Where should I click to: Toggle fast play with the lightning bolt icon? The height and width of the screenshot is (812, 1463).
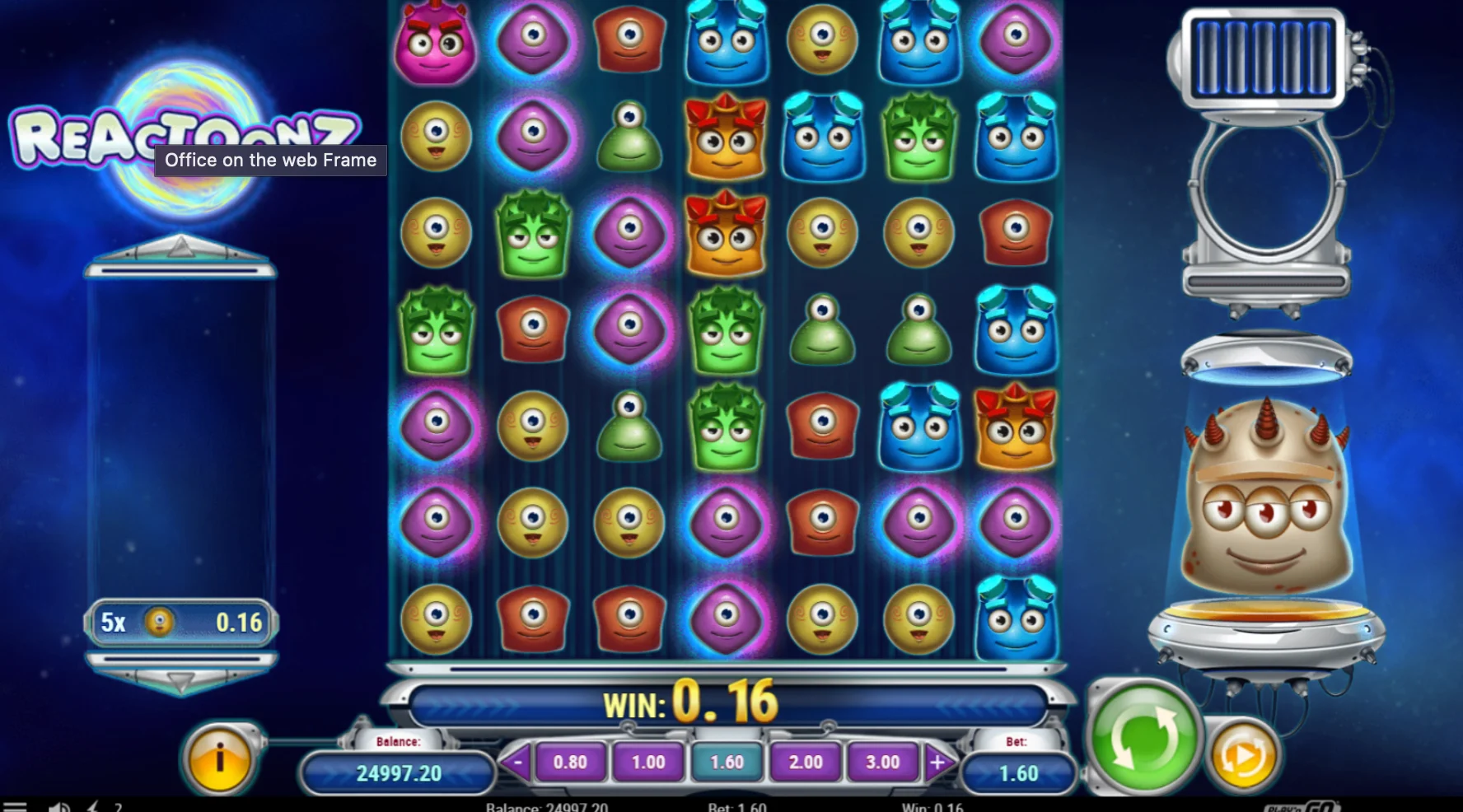tap(93, 807)
